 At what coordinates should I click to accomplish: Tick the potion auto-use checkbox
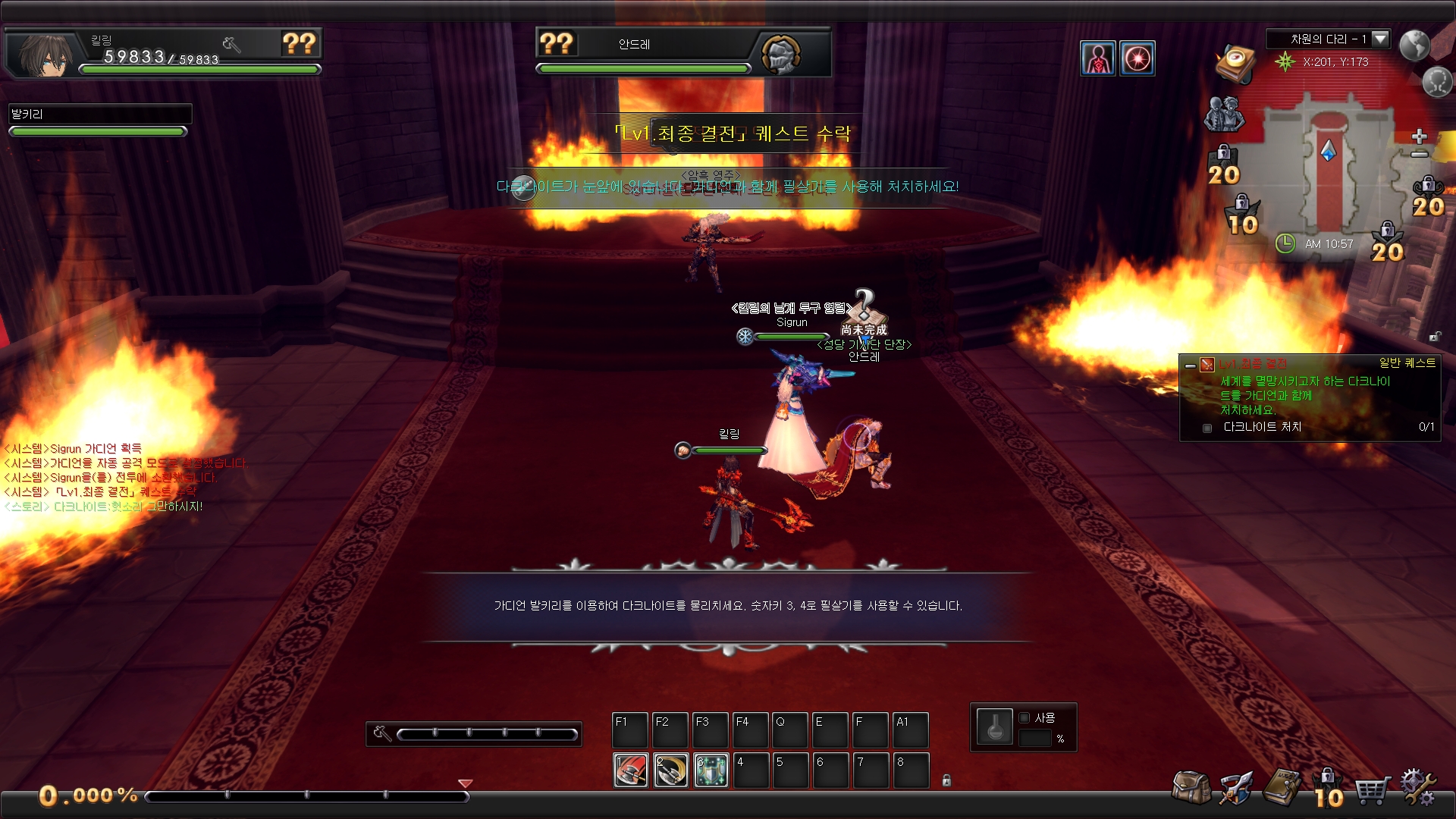(1025, 717)
